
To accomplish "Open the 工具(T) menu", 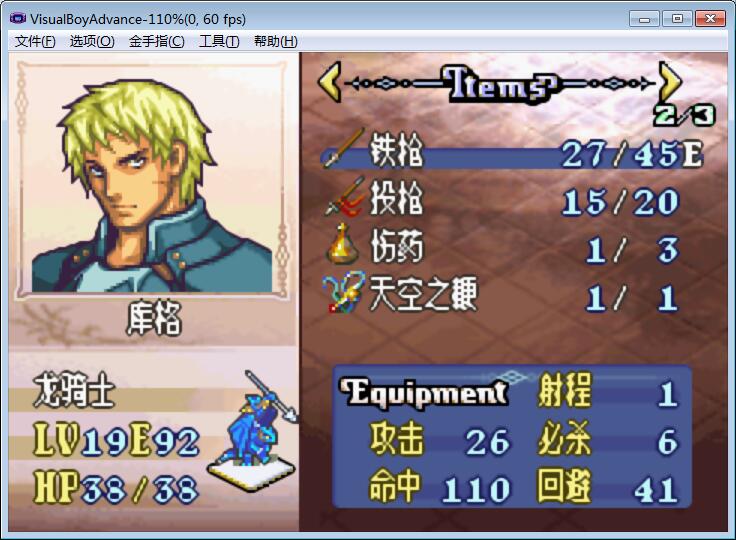I will tap(219, 41).
